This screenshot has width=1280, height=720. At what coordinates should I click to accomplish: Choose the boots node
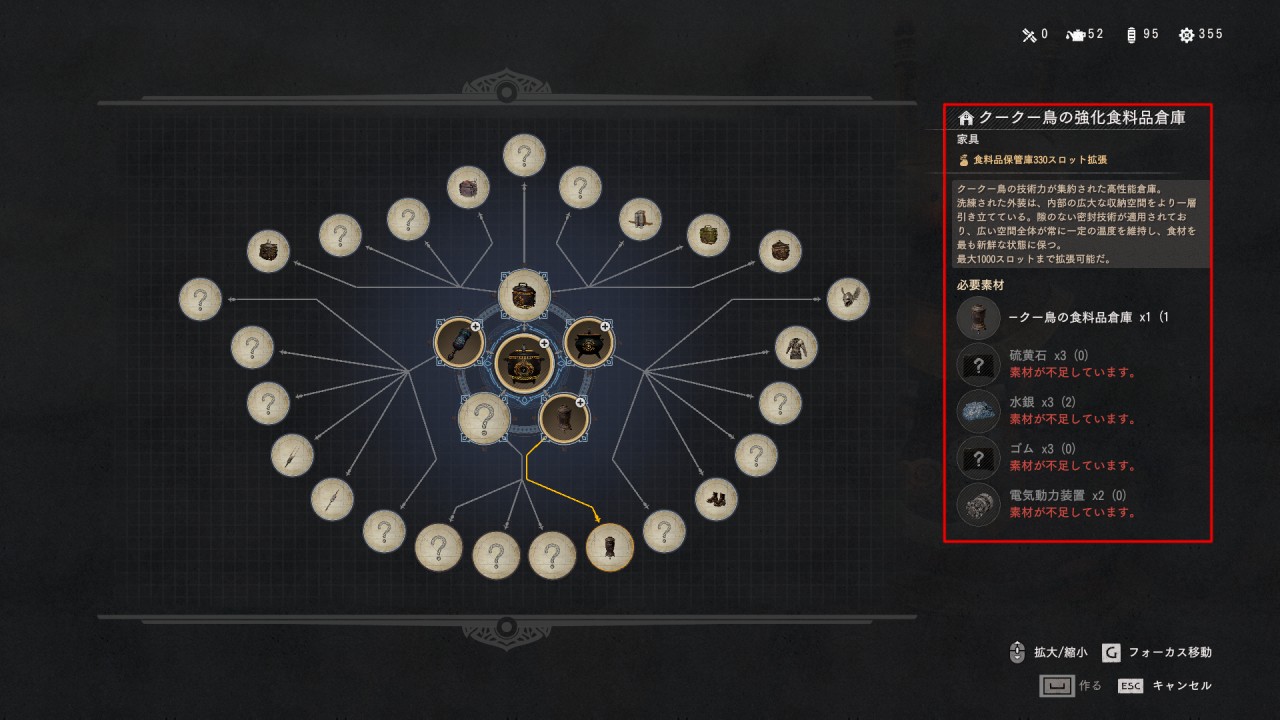click(716, 499)
